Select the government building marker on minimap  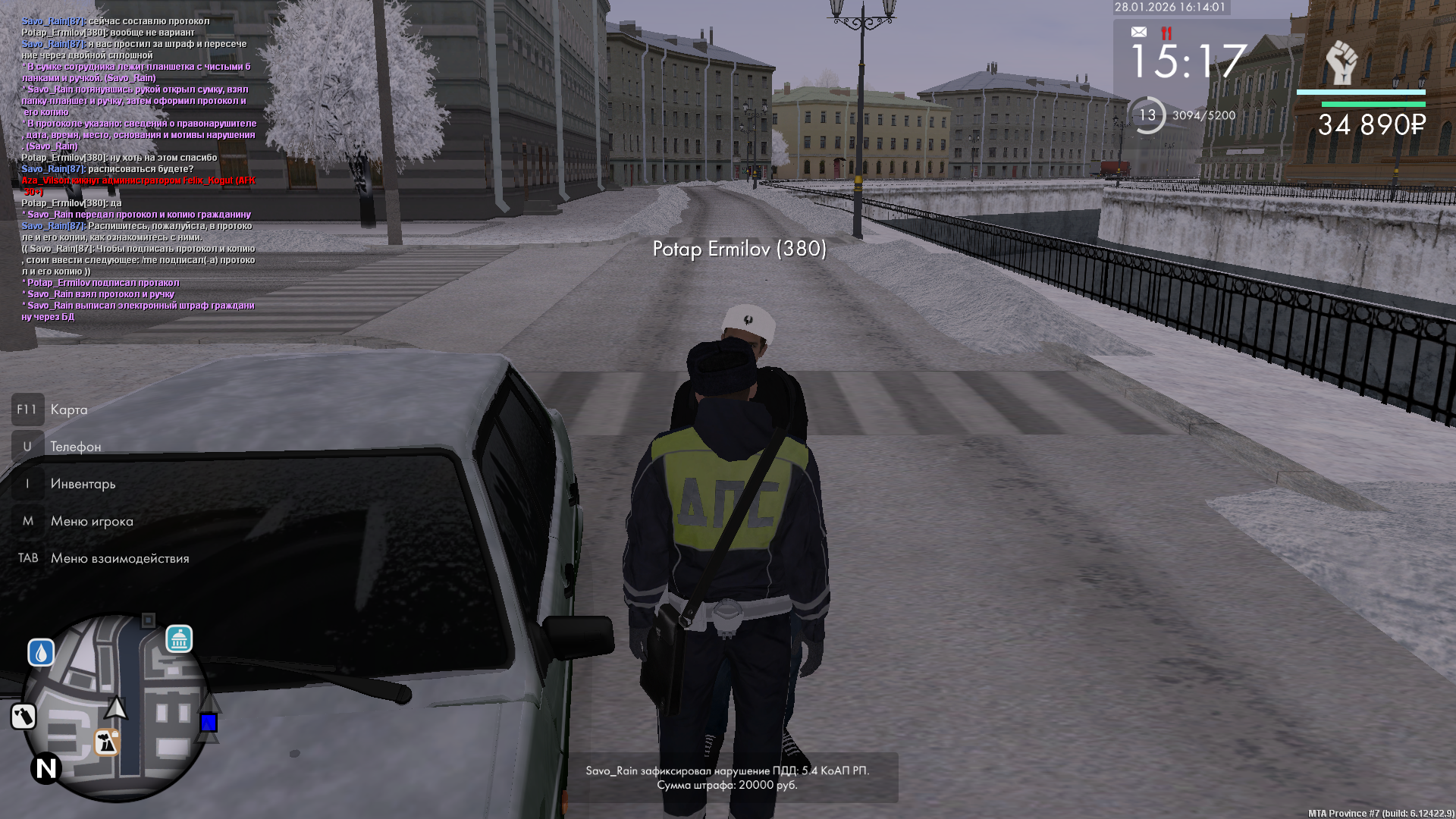[179, 639]
